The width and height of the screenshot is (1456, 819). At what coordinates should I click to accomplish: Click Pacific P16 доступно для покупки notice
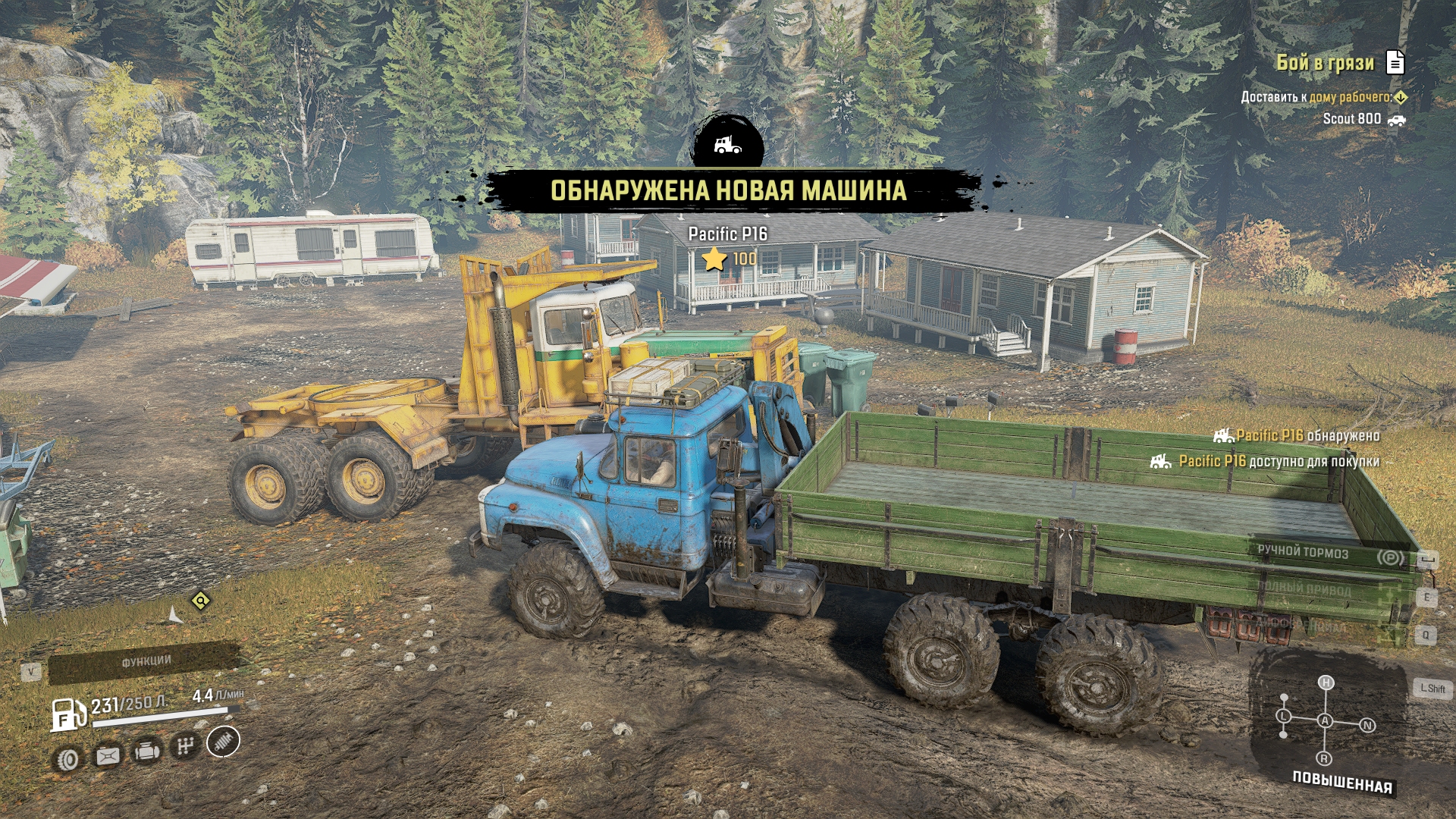click(x=1266, y=461)
